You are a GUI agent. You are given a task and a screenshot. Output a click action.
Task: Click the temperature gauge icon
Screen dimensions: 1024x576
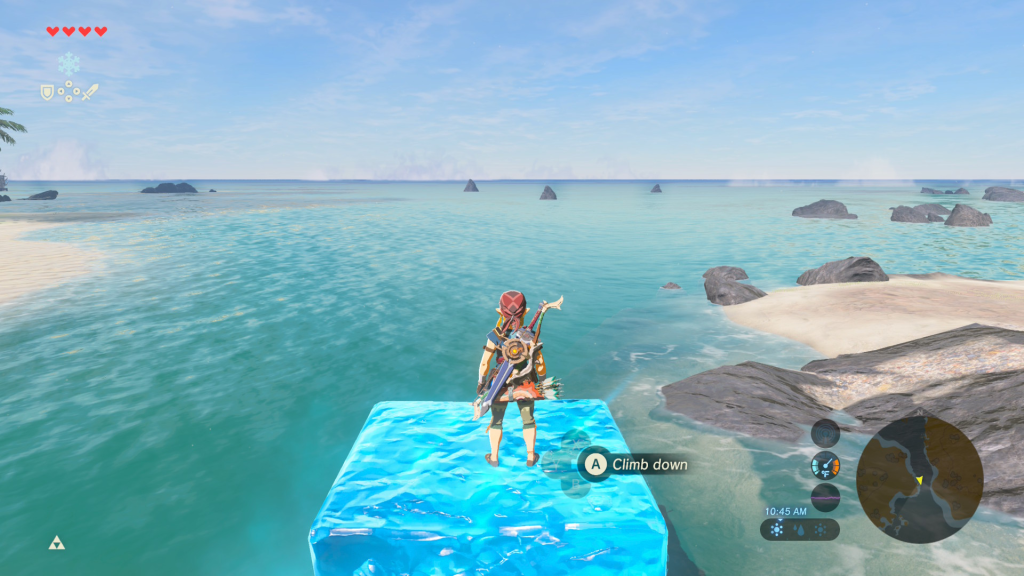click(x=825, y=465)
